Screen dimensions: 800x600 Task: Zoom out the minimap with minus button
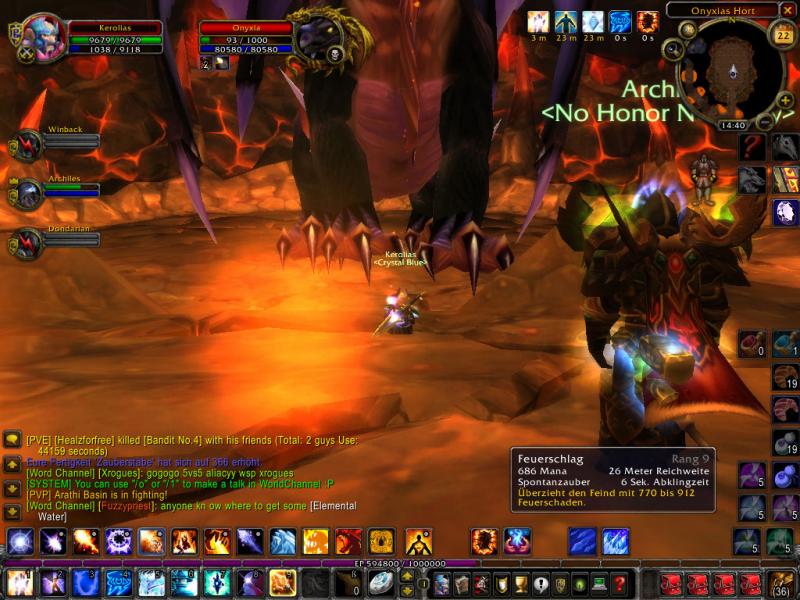(764, 121)
